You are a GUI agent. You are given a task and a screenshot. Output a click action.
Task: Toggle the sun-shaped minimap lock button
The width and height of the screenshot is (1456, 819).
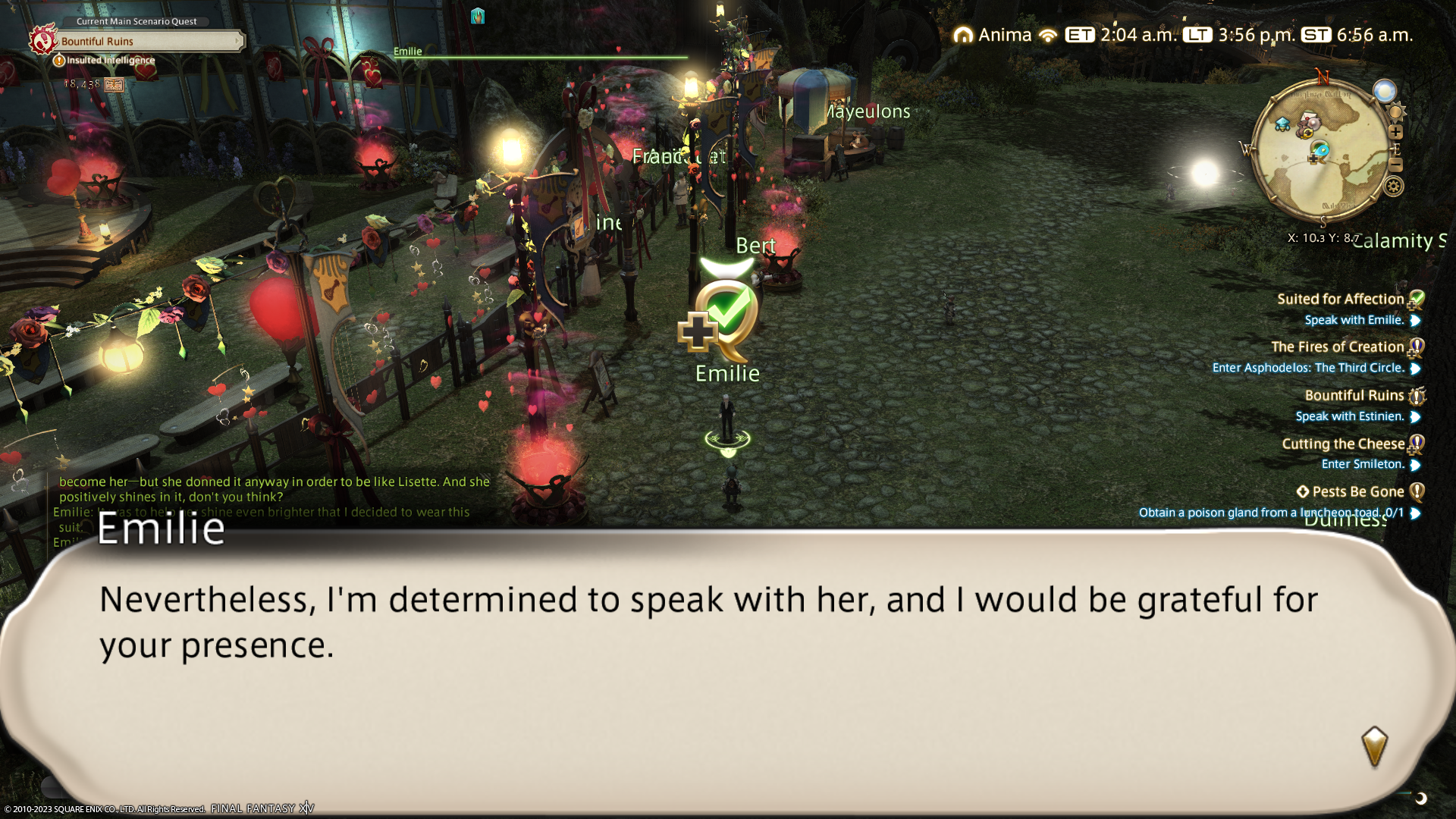coord(1396,112)
